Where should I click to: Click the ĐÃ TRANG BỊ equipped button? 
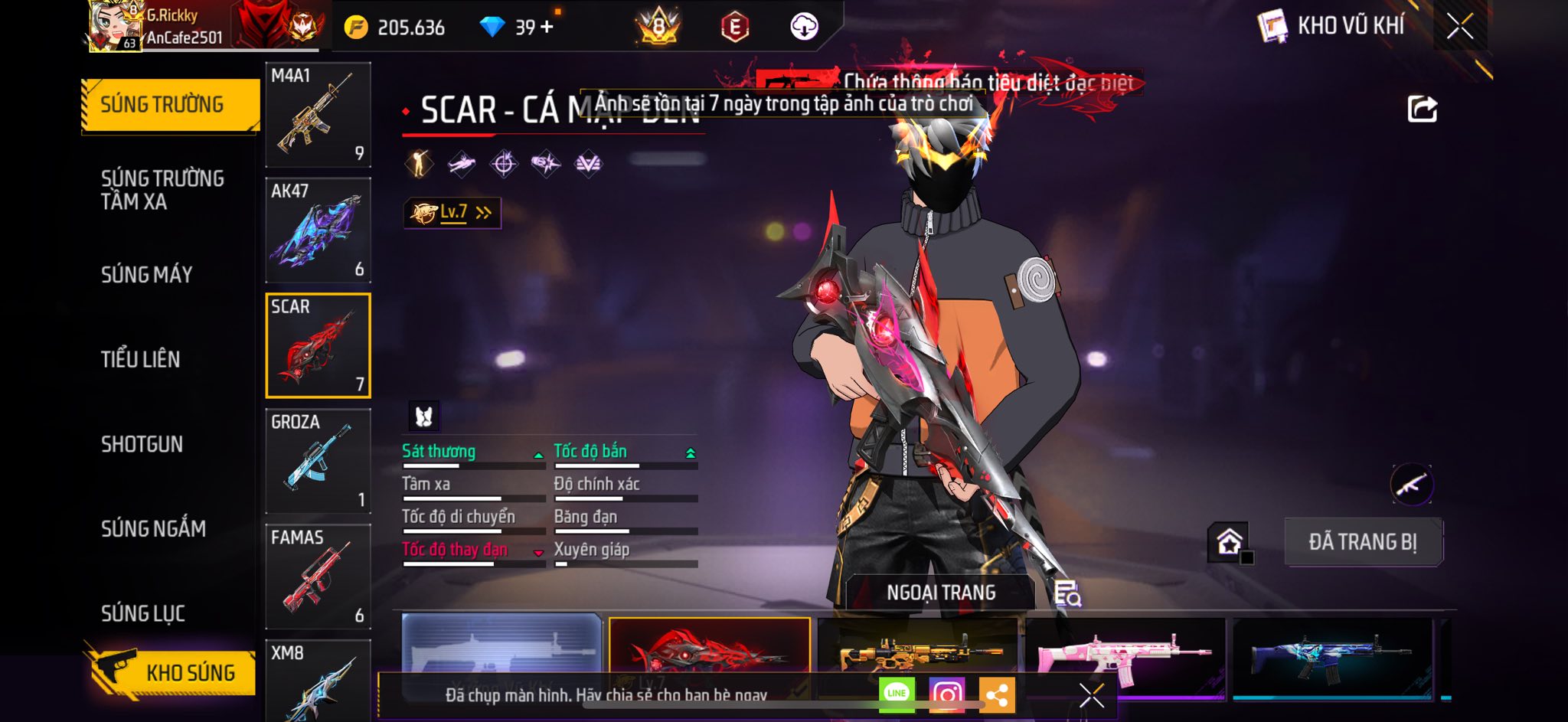(x=1363, y=542)
